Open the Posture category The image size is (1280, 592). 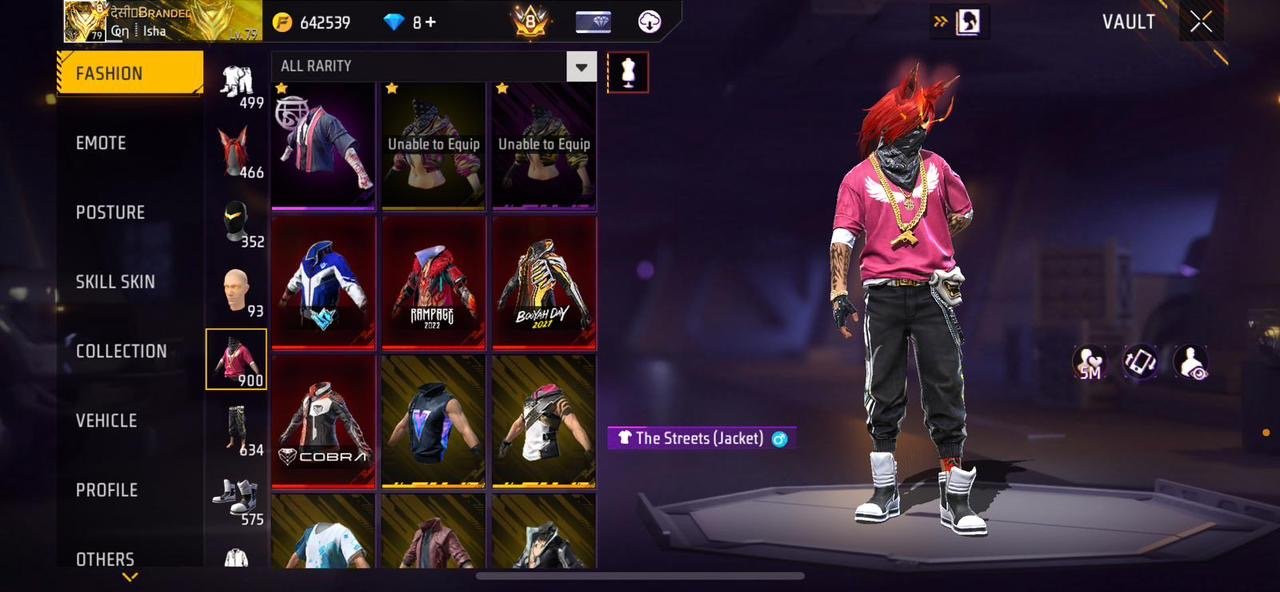pos(110,212)
